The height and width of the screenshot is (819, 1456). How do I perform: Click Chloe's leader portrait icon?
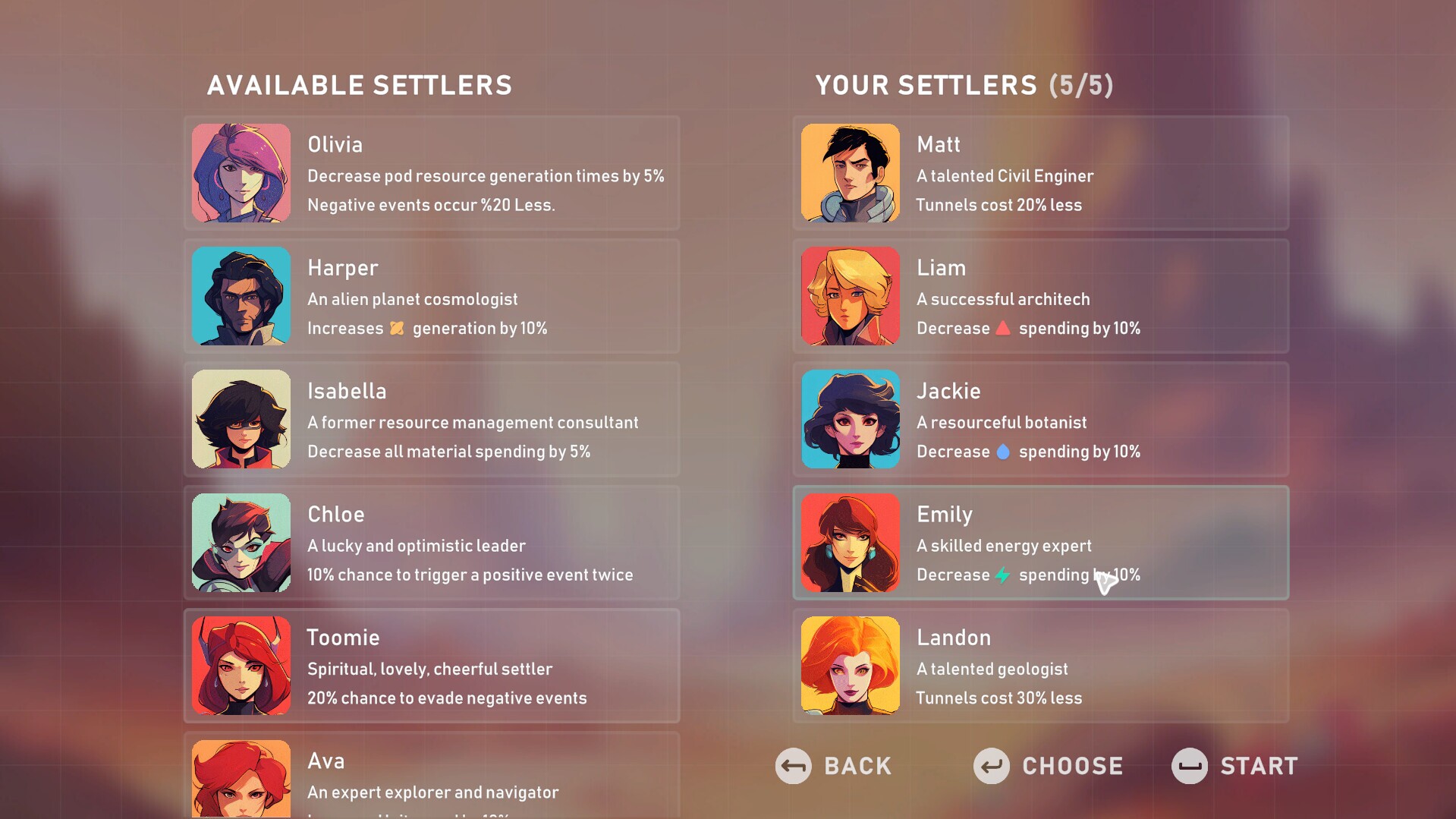point(241,542)
